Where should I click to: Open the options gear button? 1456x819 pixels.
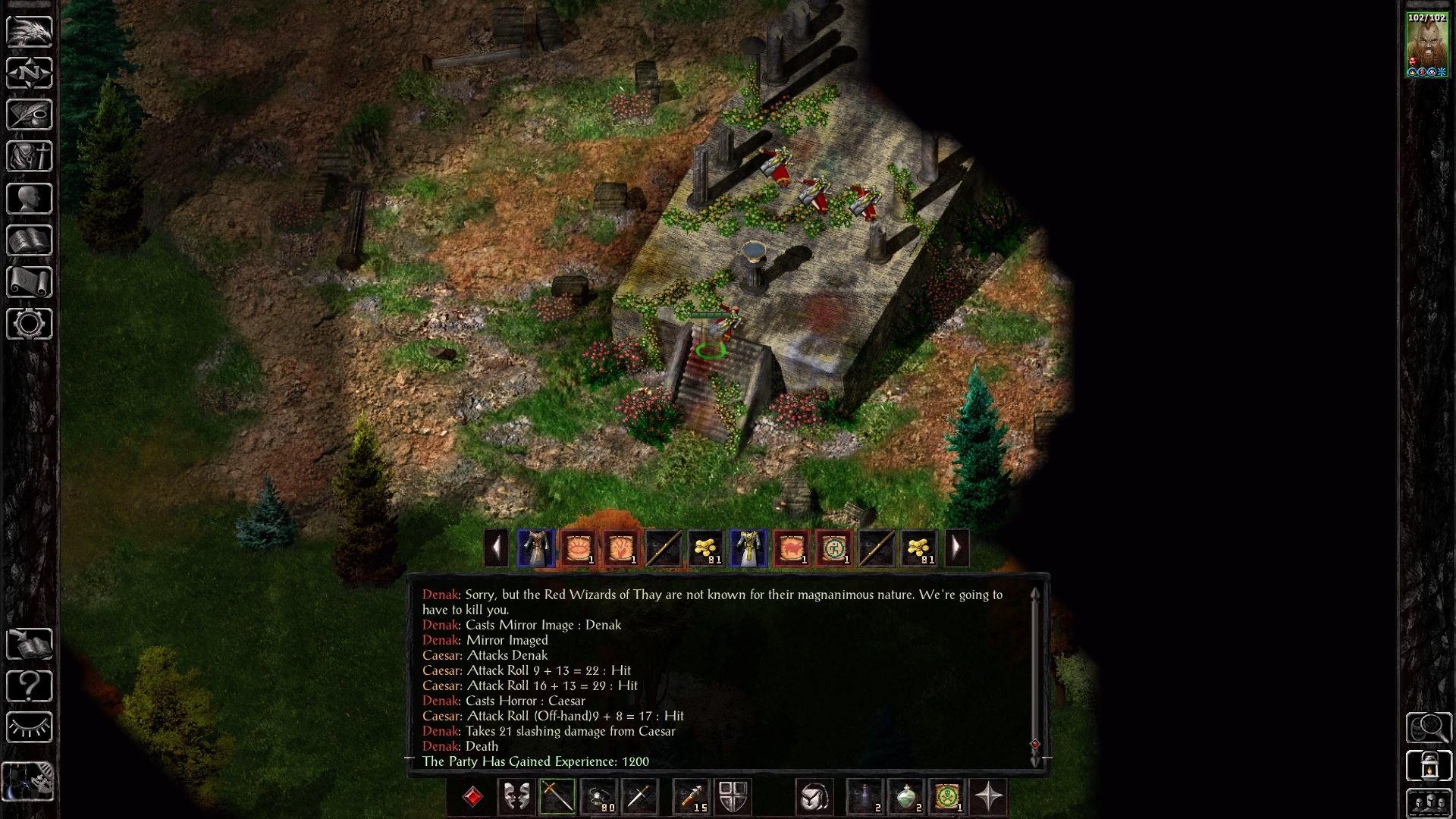(x=30, y=324)
